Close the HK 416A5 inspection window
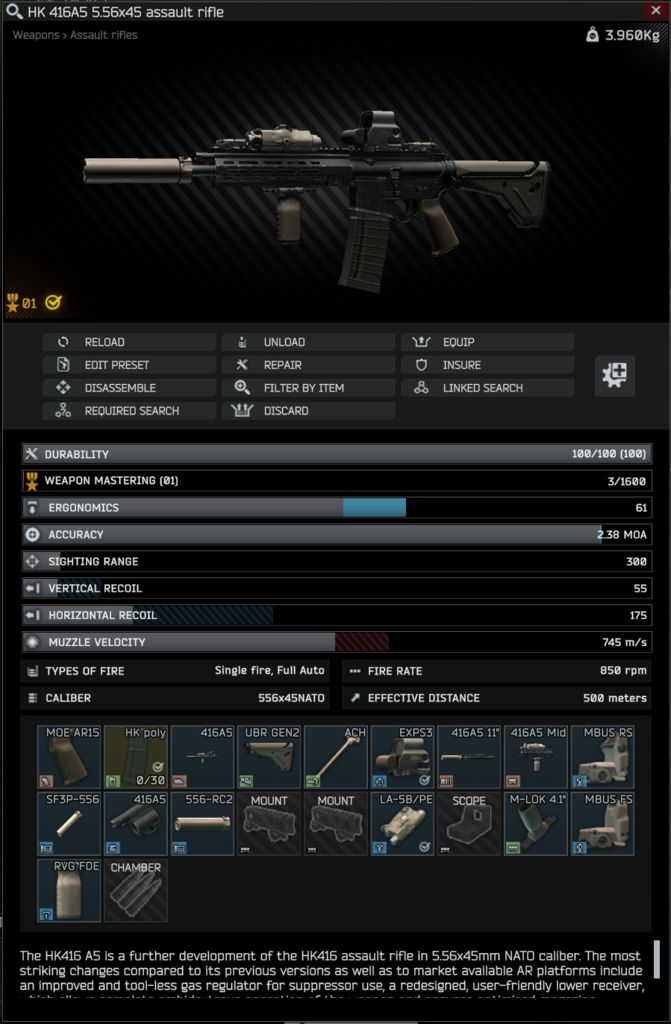The height and width of the screenshot is (1024, 671). [x=655, y=10]
